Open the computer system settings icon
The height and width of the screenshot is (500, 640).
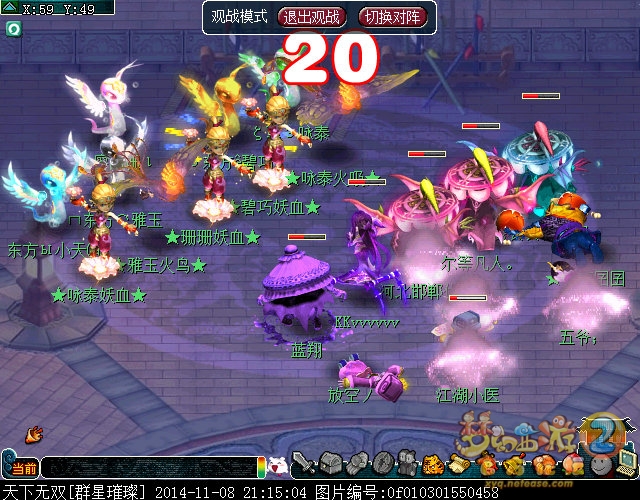(626, 463)
